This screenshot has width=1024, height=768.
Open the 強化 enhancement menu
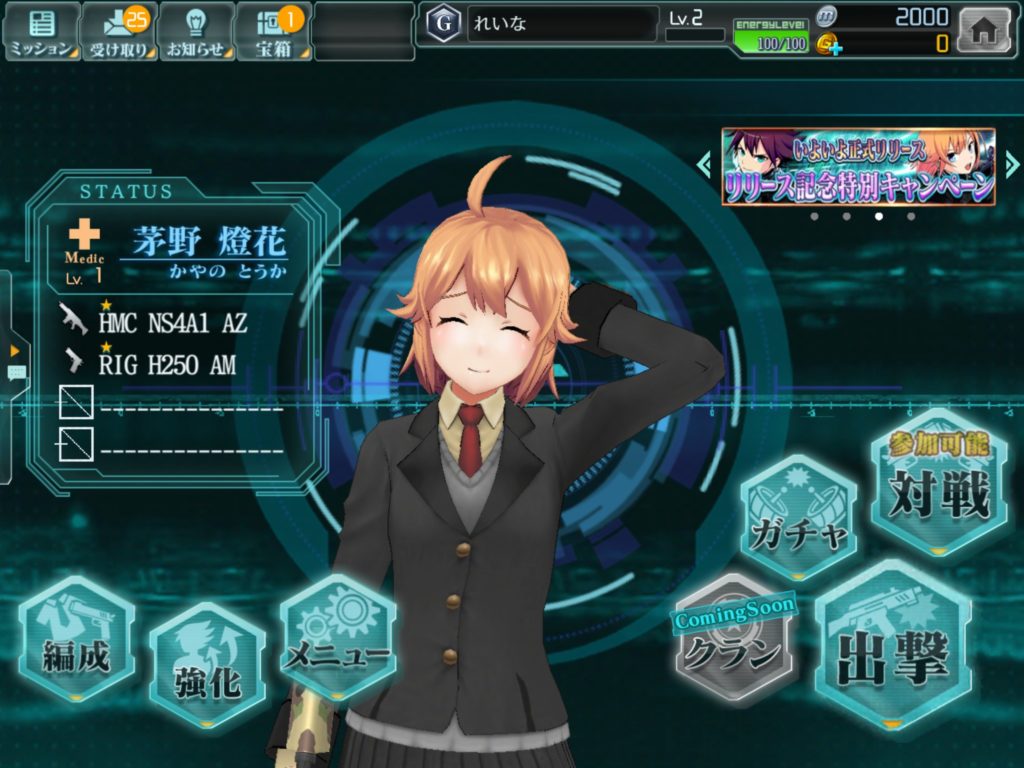[x=207, y=665]
